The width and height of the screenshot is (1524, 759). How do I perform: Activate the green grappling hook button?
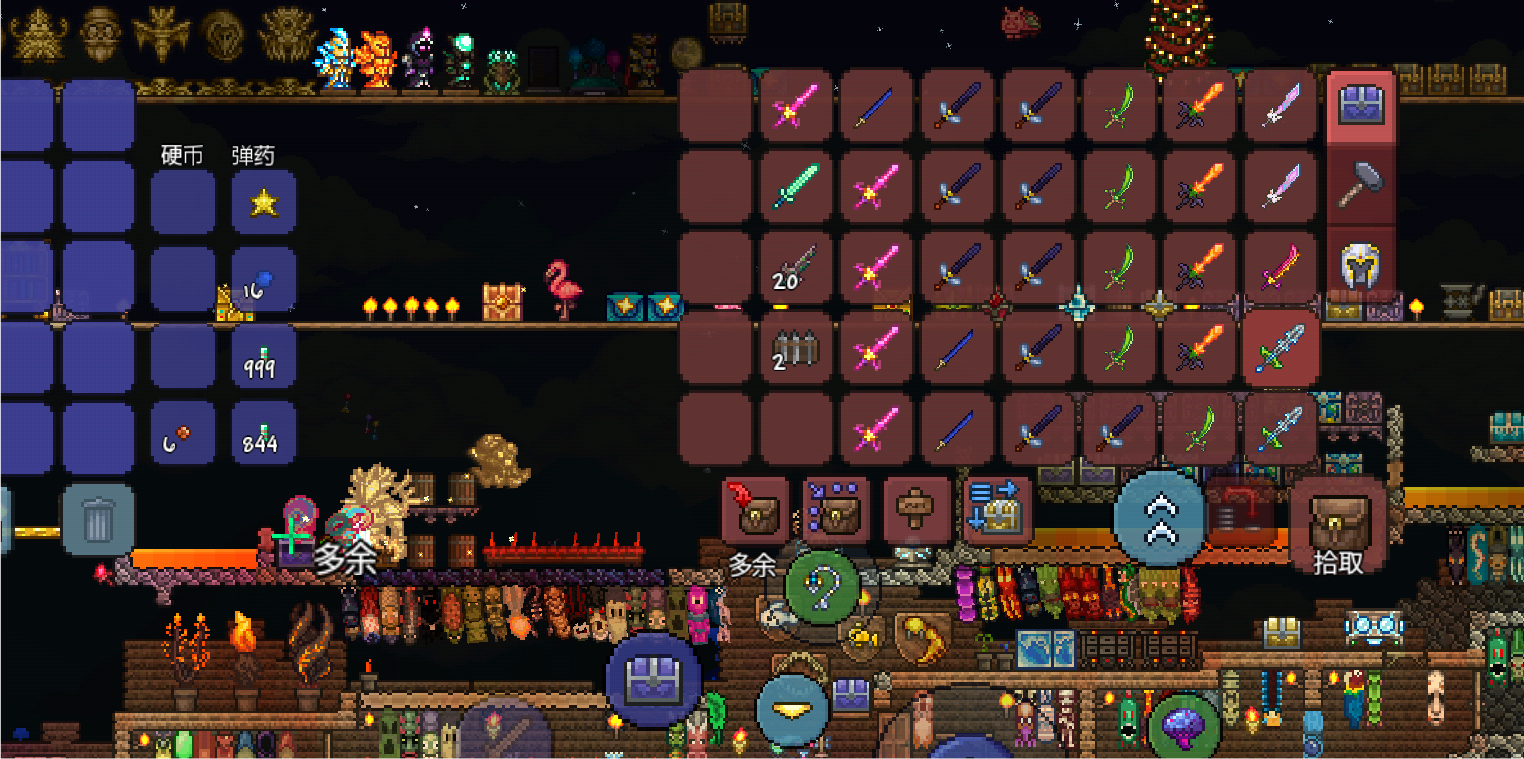[x=822, y=588]
